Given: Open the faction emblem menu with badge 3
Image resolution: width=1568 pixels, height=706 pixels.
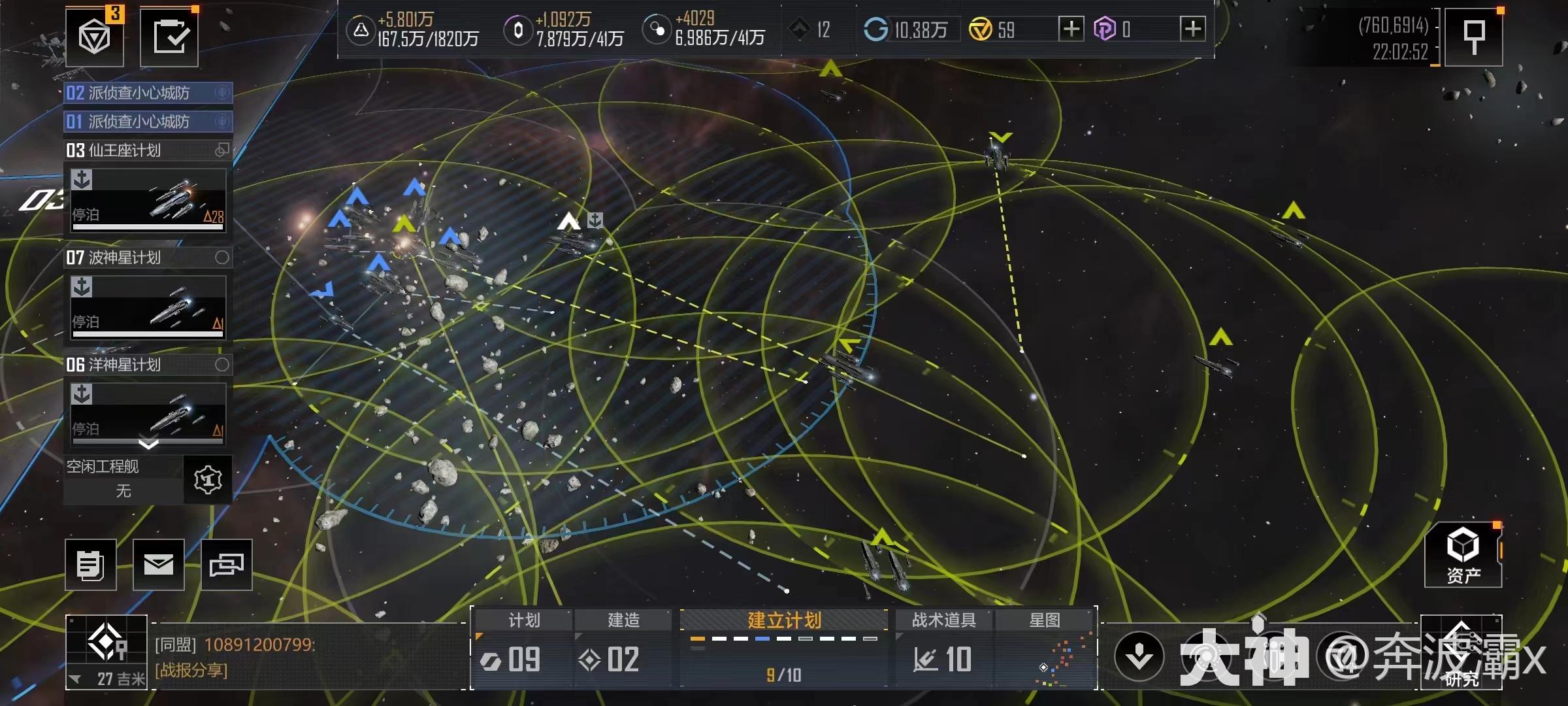Looking at the screenshot, I should coord(95,37).
